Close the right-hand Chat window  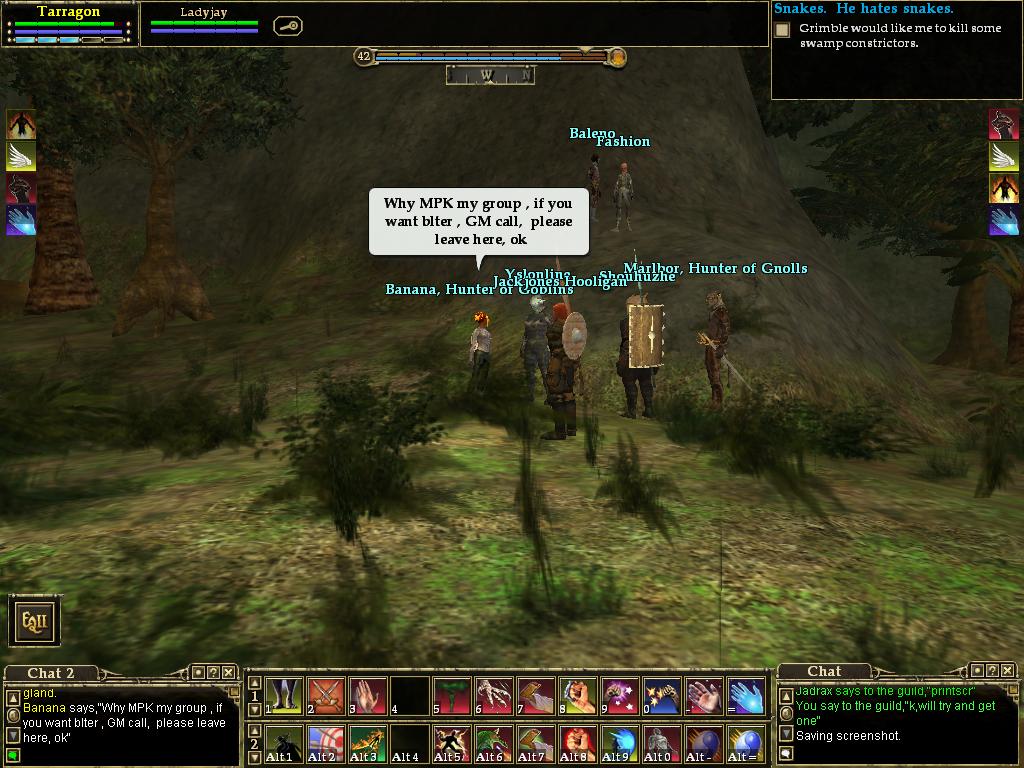[x=1008, y=671]
